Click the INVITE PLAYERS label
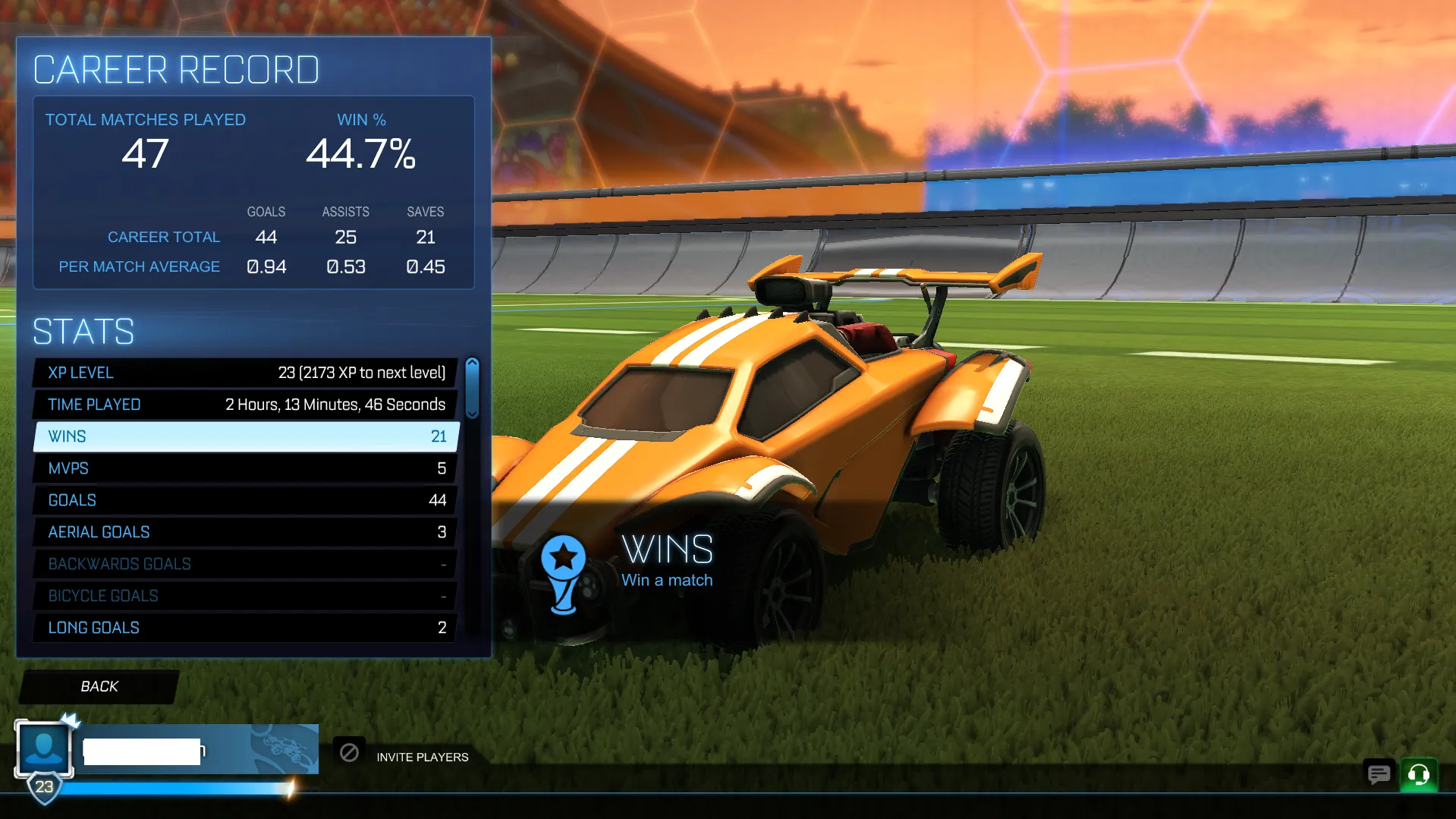The width and height of the screenshot is (1456, 819). [422, 757]
